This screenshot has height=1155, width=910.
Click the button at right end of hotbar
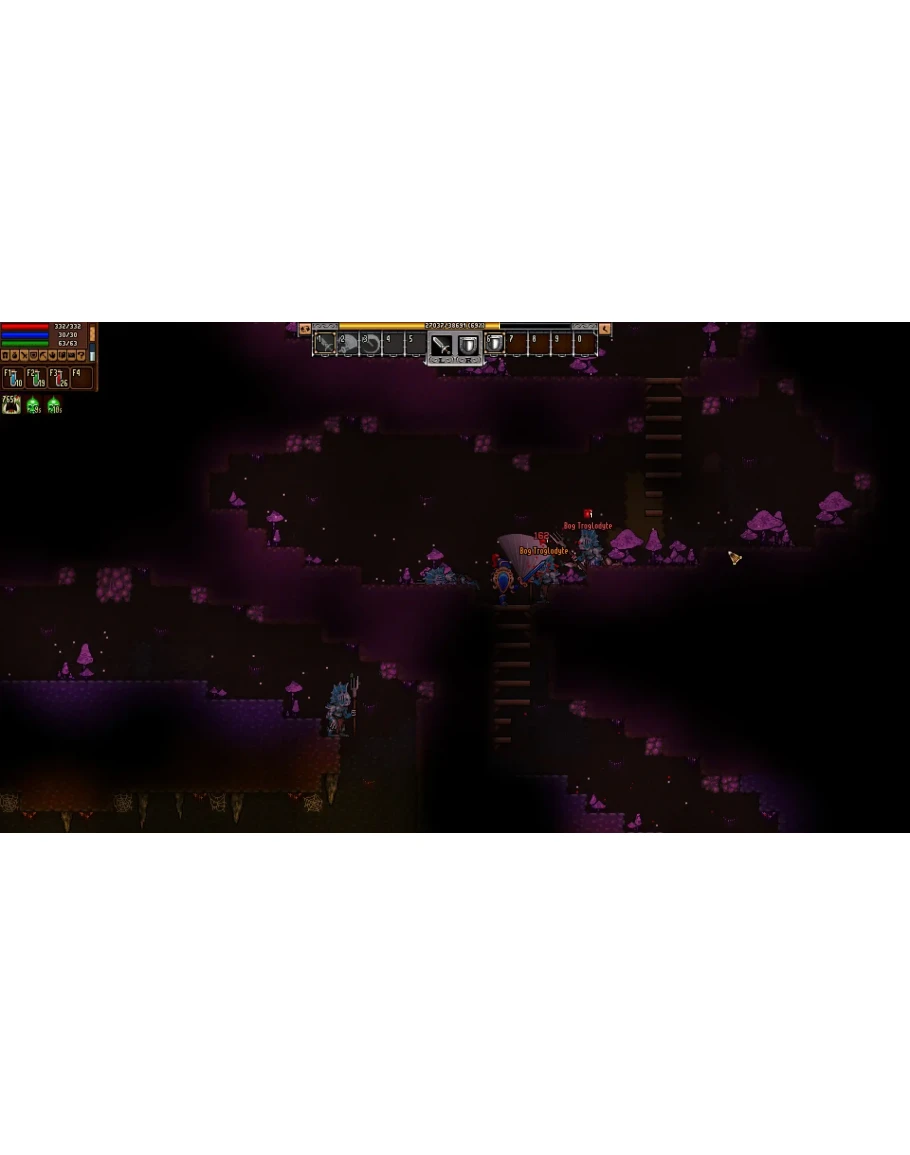coord(605,328)
